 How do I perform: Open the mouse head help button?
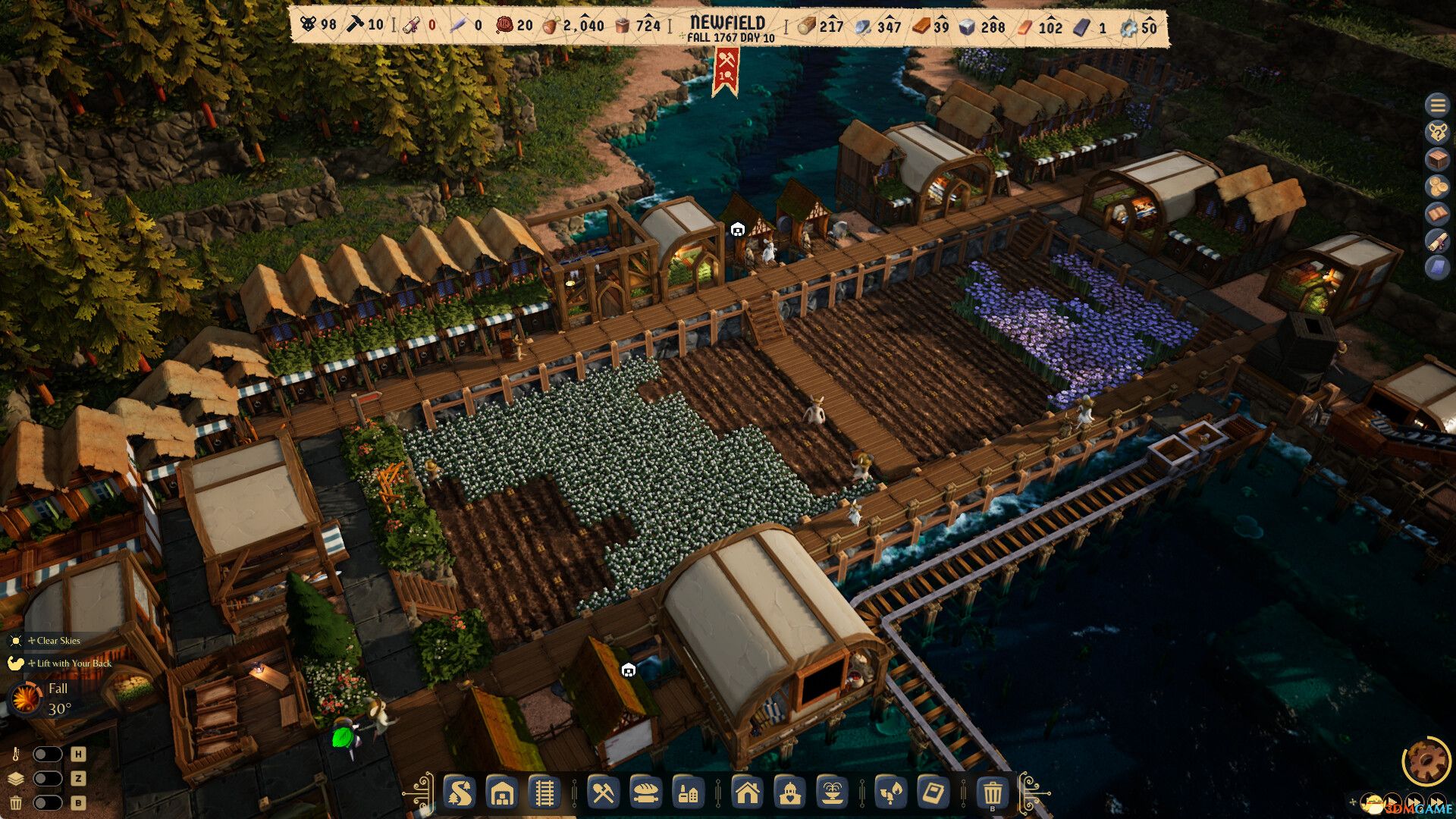point(1436,132)
